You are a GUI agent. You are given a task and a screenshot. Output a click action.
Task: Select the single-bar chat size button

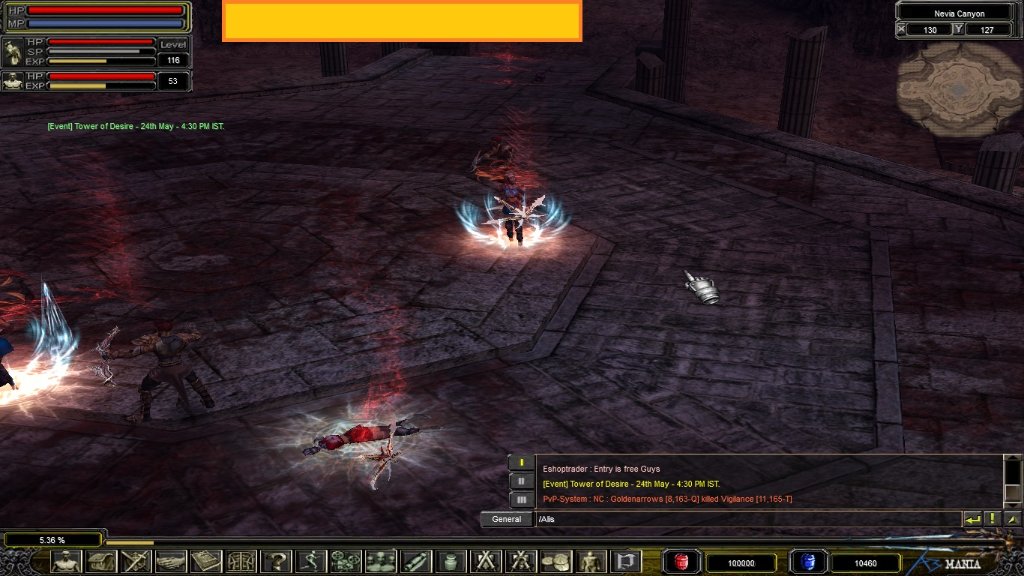coord(522,463)
